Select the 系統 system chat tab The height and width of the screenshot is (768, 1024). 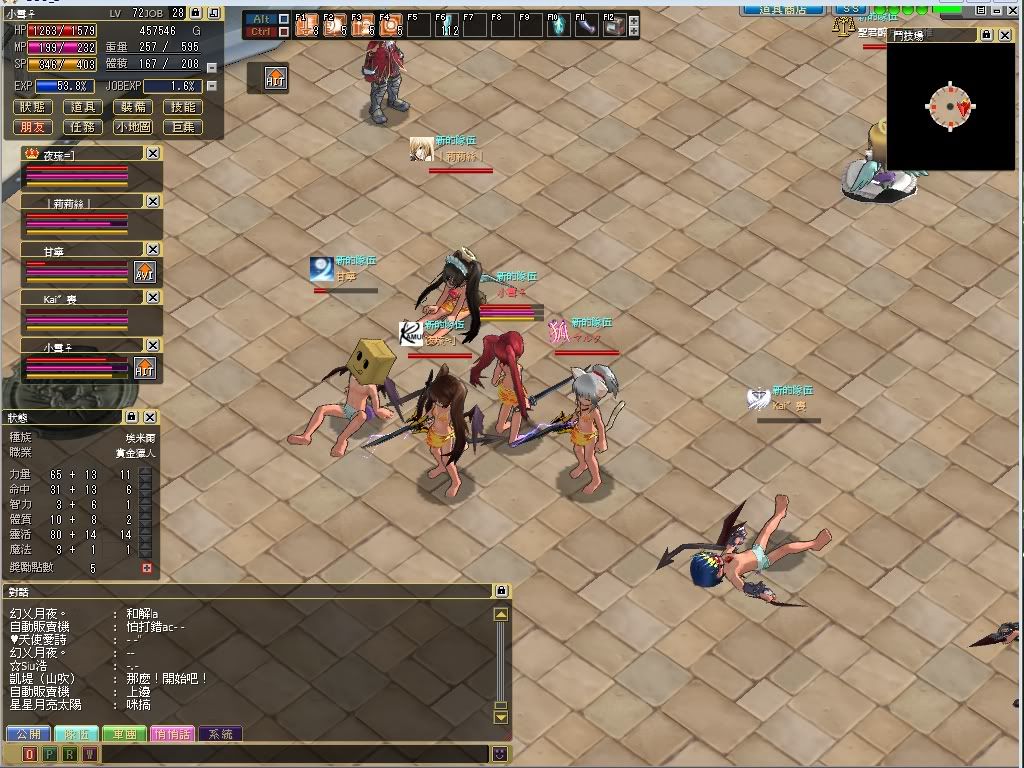(220, 734)
